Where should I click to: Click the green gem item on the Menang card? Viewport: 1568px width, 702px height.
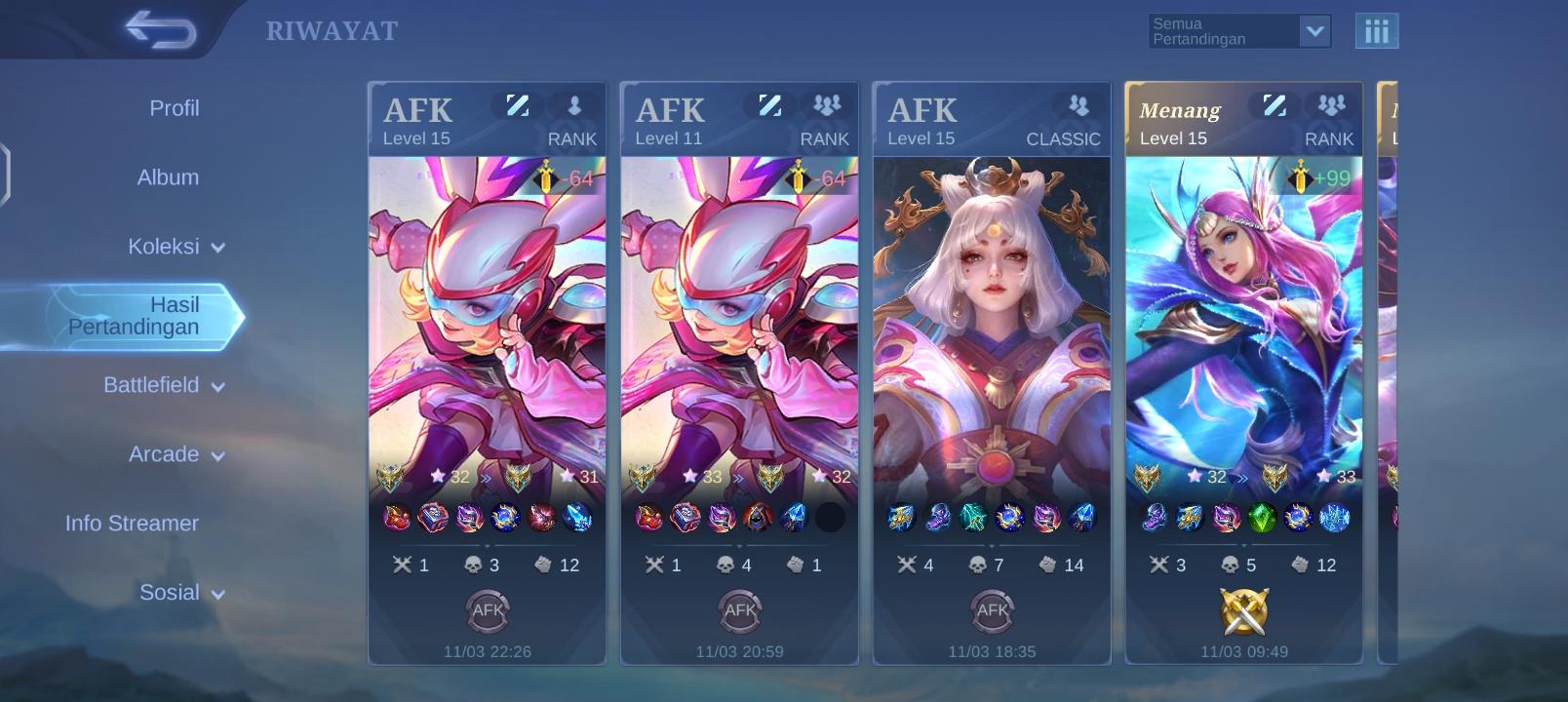click(1260, 520)
